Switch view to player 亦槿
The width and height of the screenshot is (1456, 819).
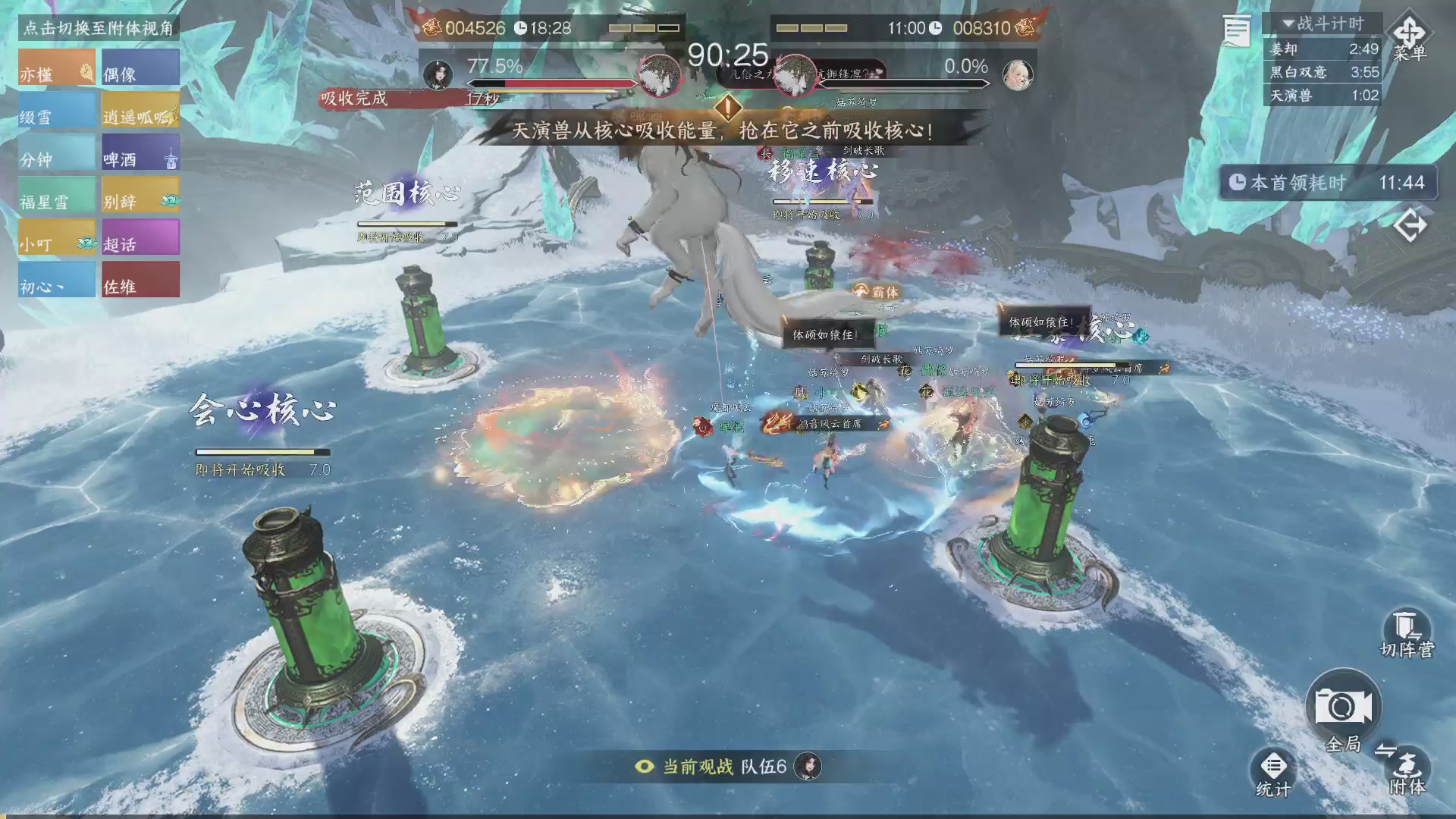click(x=57, y=67)
